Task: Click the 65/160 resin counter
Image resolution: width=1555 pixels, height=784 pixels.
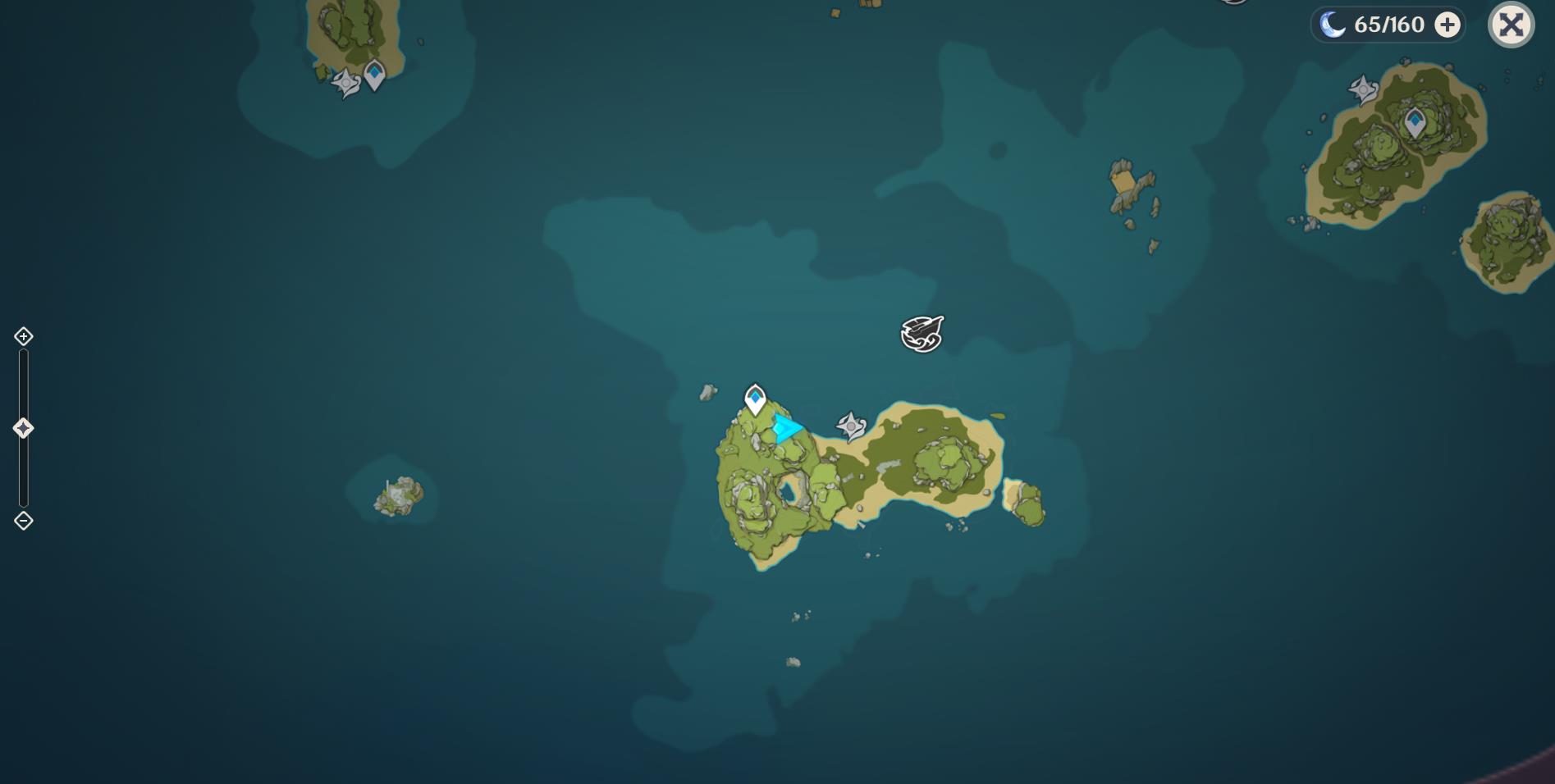Action: coord(1388,24)
